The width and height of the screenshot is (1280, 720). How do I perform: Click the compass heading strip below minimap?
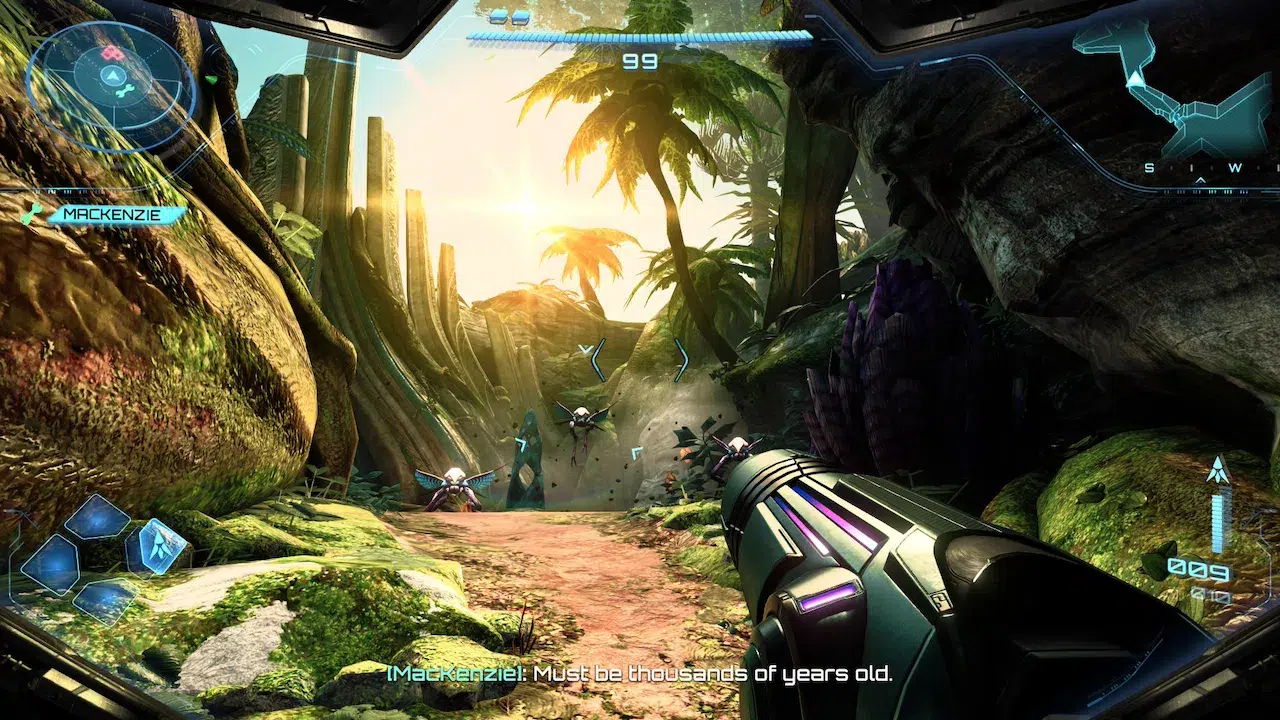pyautogui.click(x=1208, y=168)
